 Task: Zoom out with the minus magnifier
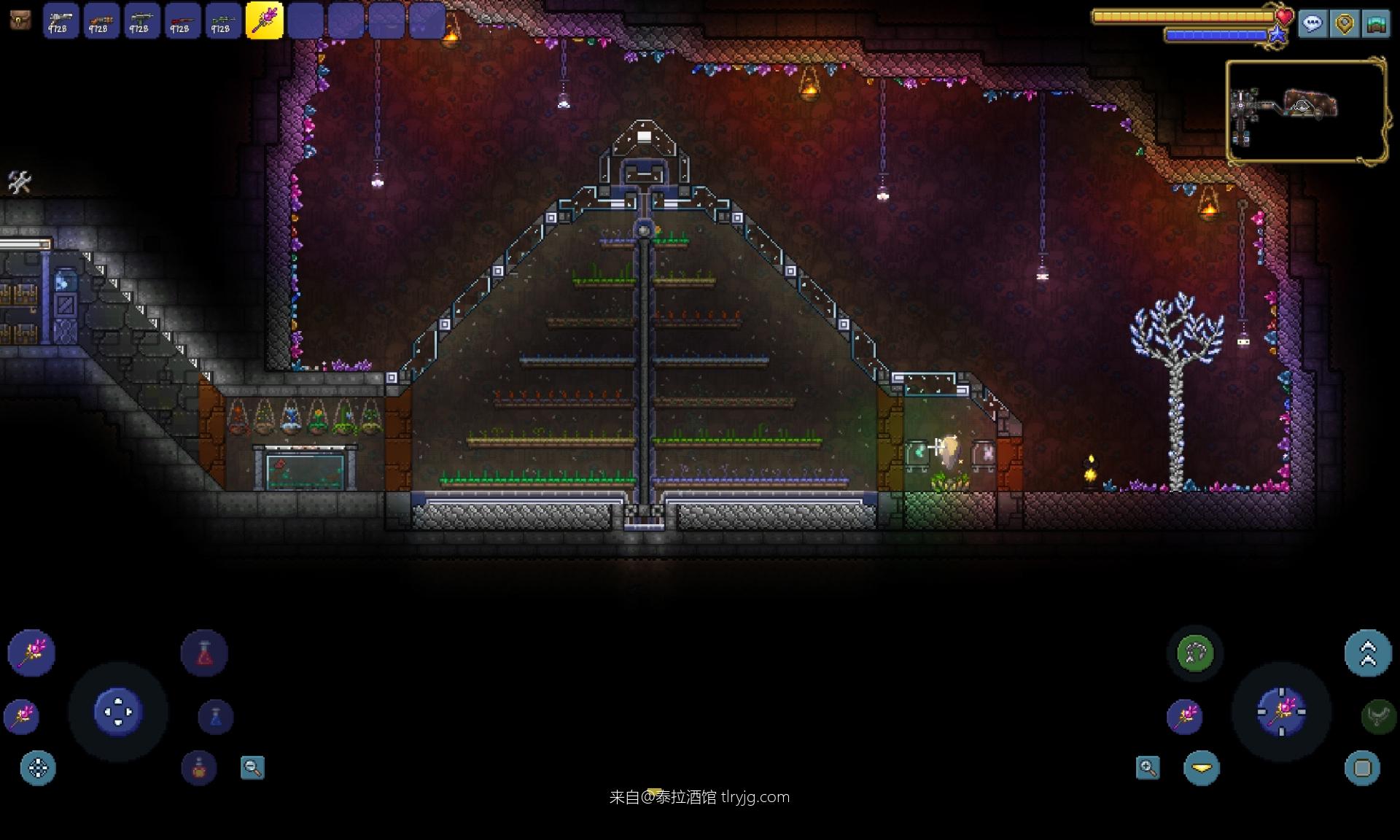pyautogui.click(x=252, y=767)
